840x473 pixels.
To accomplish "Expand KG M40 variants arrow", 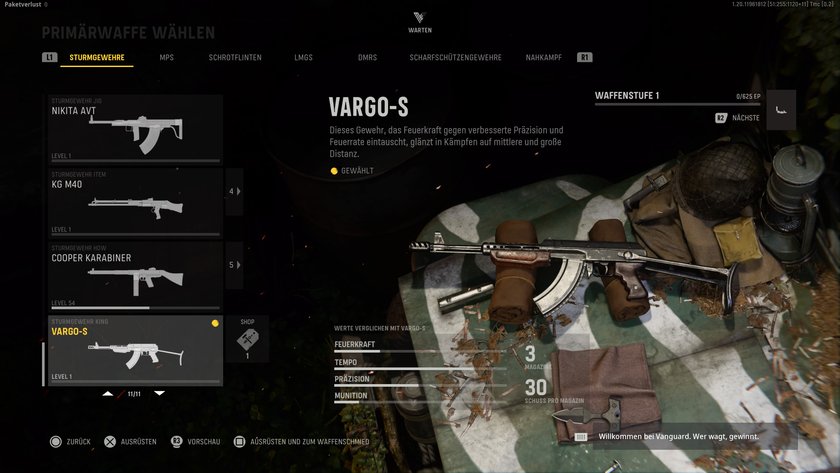I will (235, 191).
